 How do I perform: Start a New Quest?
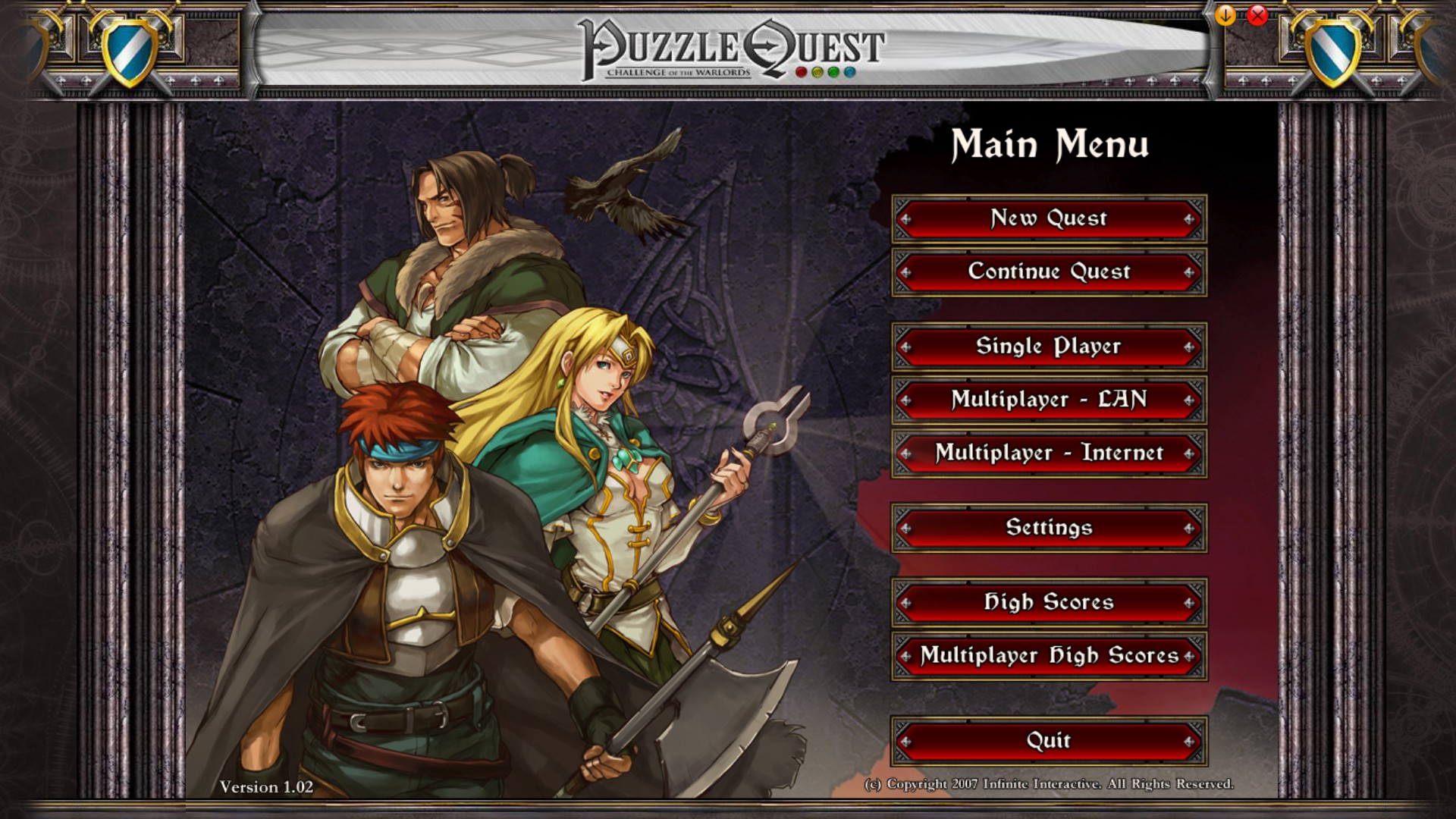(x=1049, y=219)
